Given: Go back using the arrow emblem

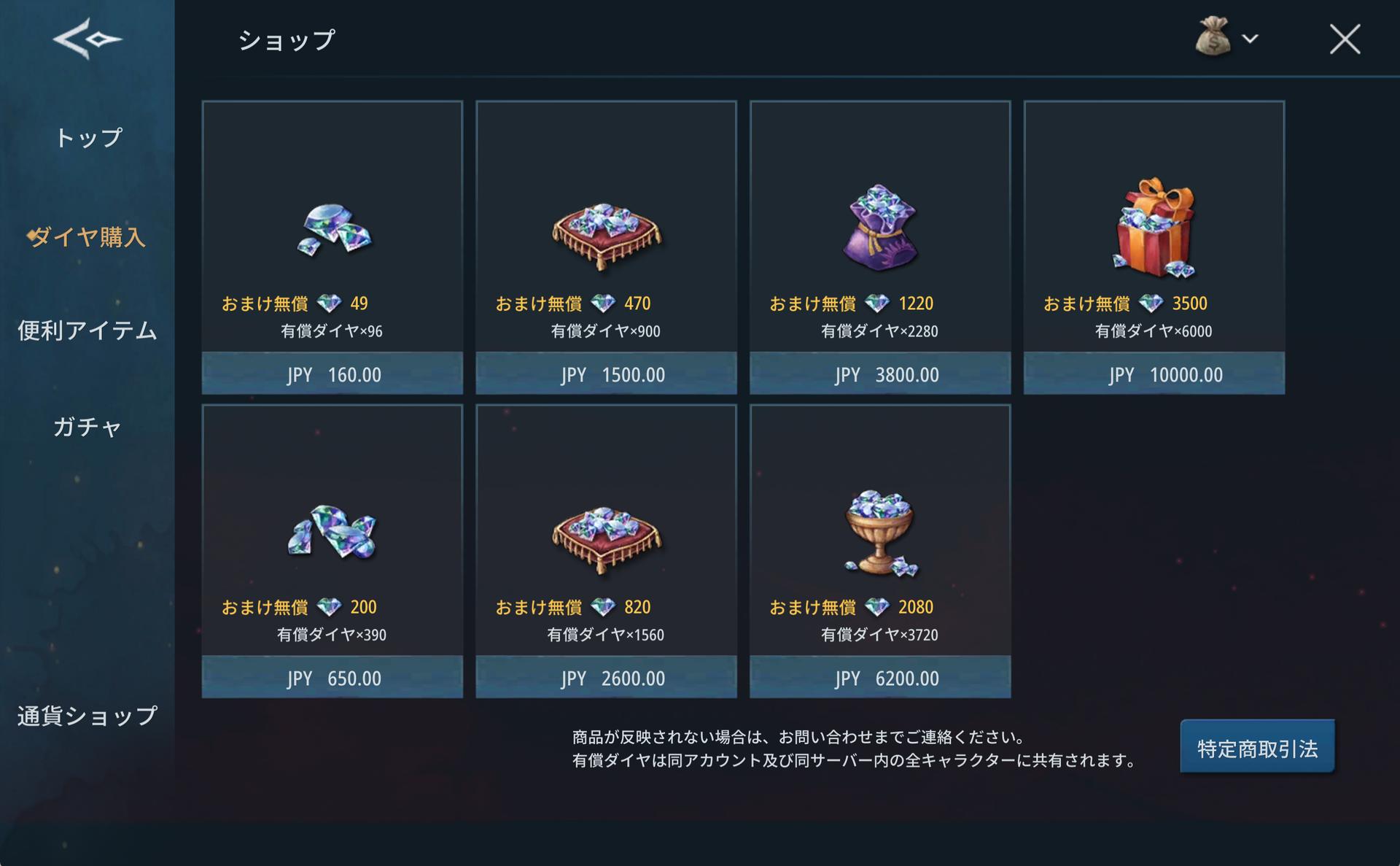Looking at the screenshot, I should [87, 38].
